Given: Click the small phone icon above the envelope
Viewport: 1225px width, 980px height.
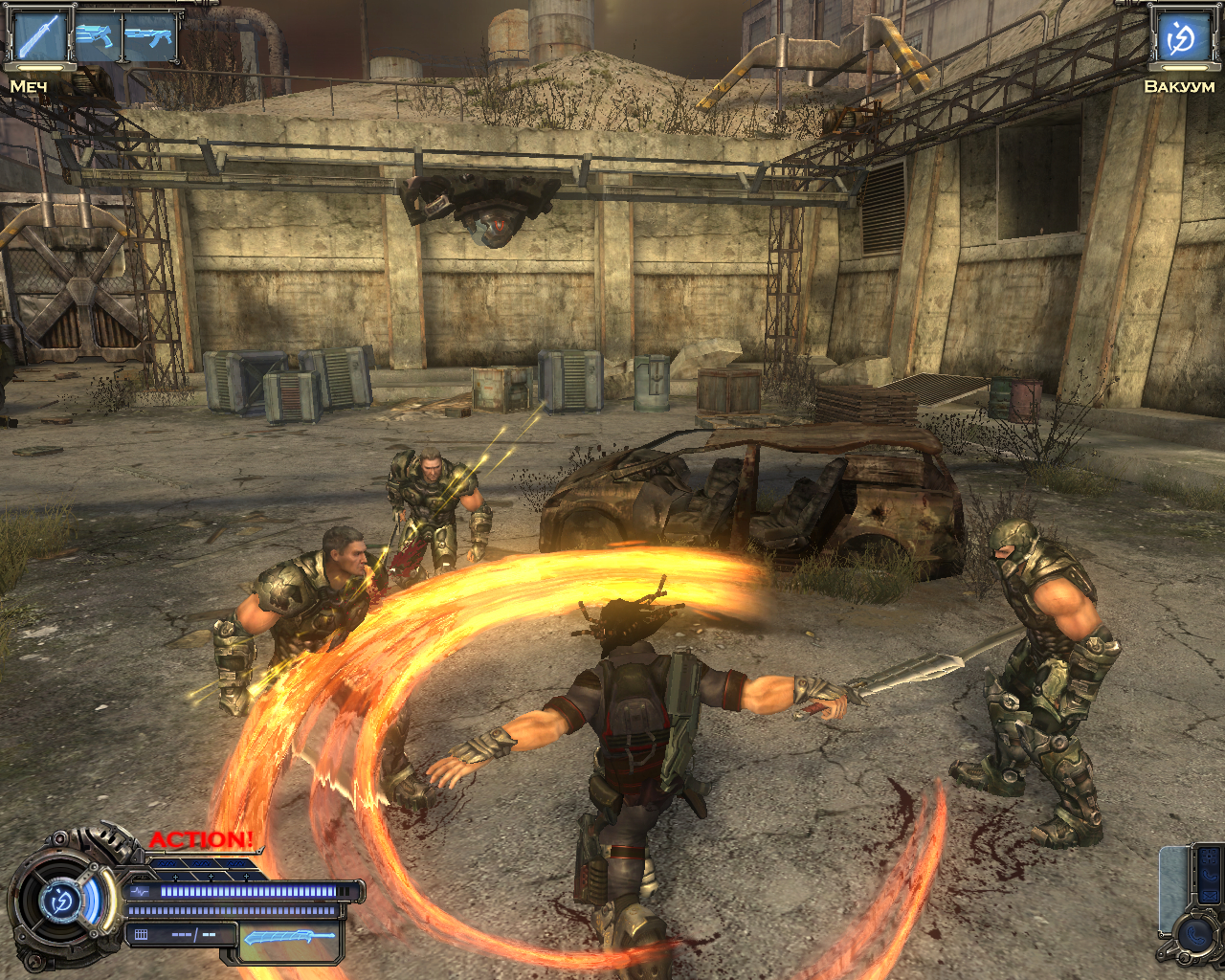Looking at the screenshot, I should [x=1210, y=875].
